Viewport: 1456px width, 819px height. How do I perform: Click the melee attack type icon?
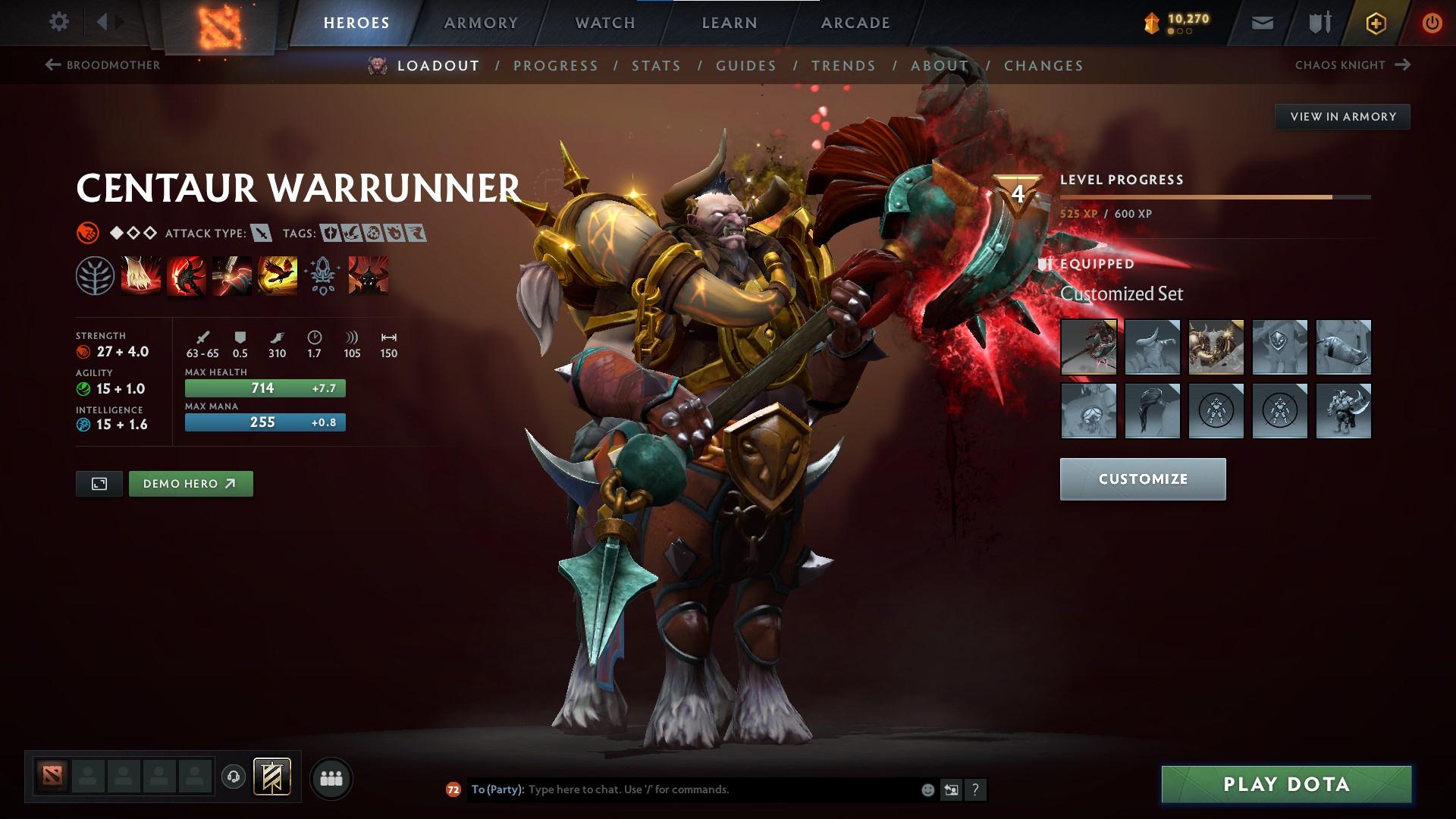click(262, 234)
